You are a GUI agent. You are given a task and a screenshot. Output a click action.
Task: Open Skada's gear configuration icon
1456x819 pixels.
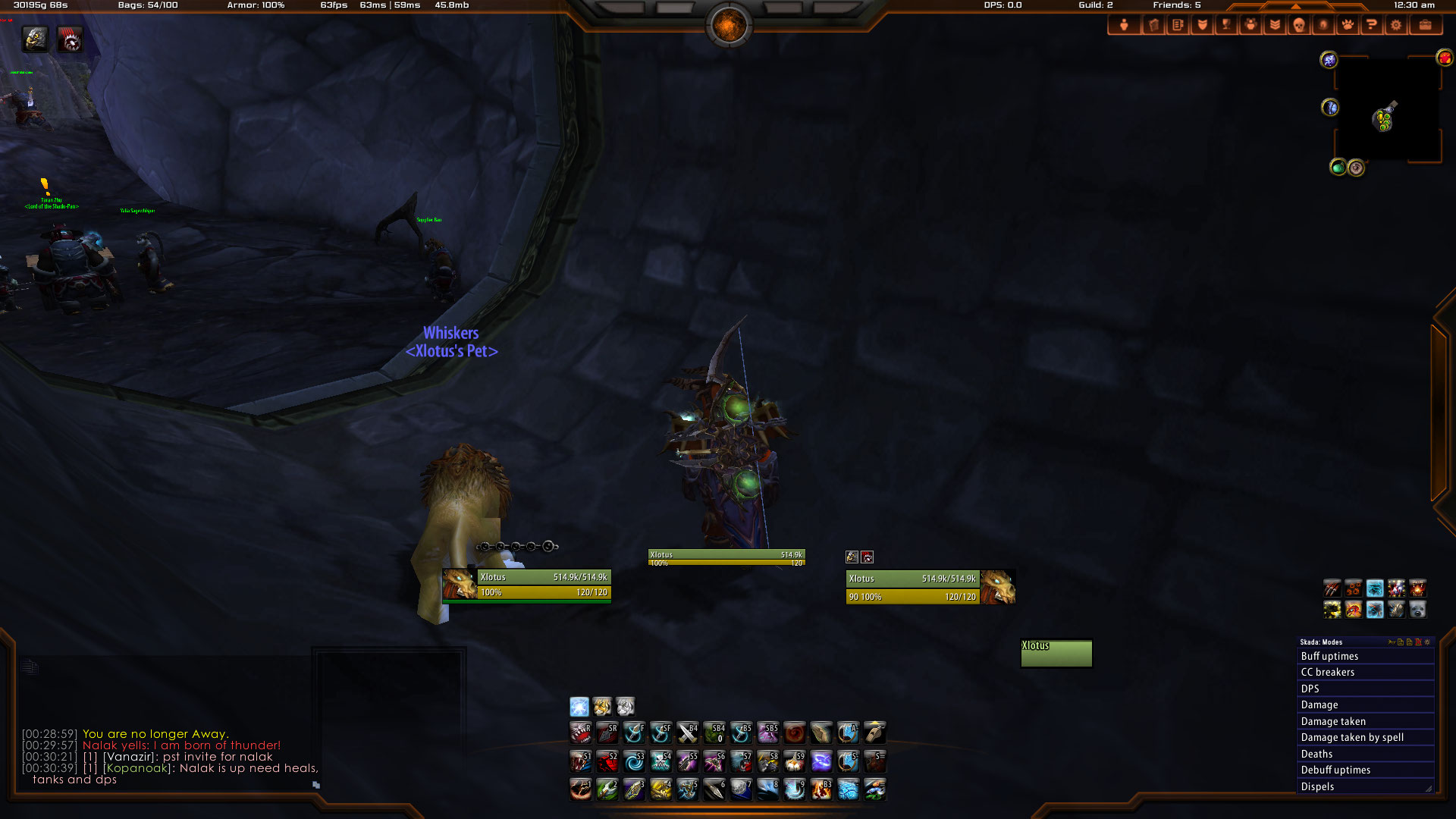[x=1427, y=642]
